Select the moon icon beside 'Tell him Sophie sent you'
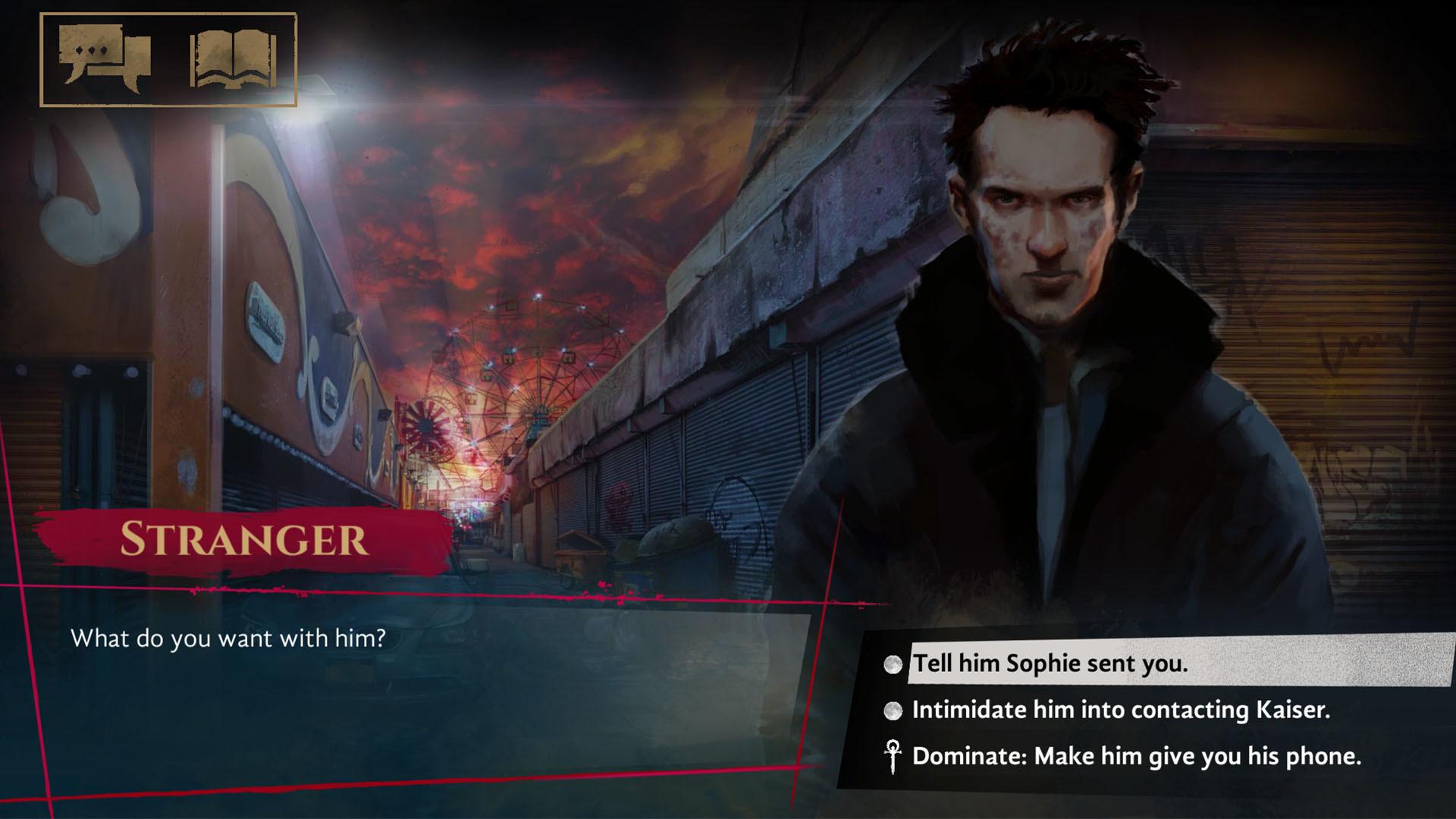Screen dimensions: 1456x819 click(892, 663)
